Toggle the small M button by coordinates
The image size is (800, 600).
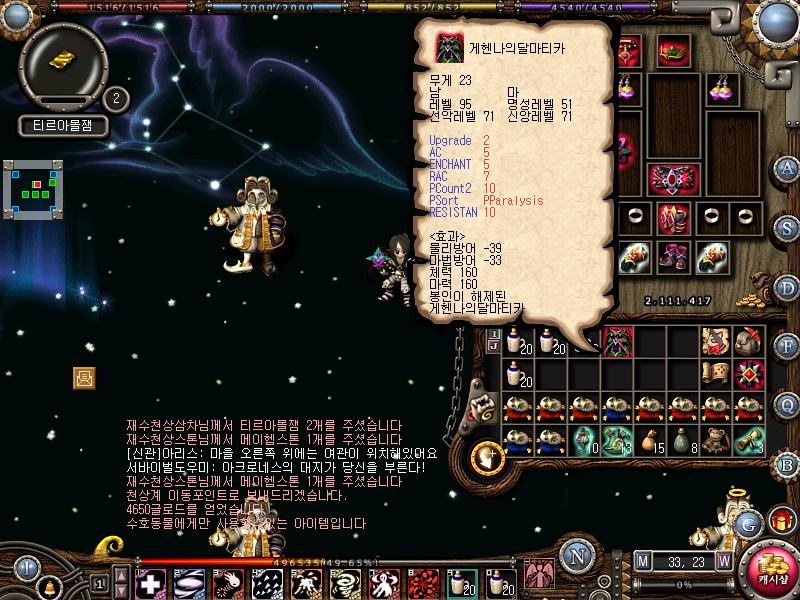(641, 560)
